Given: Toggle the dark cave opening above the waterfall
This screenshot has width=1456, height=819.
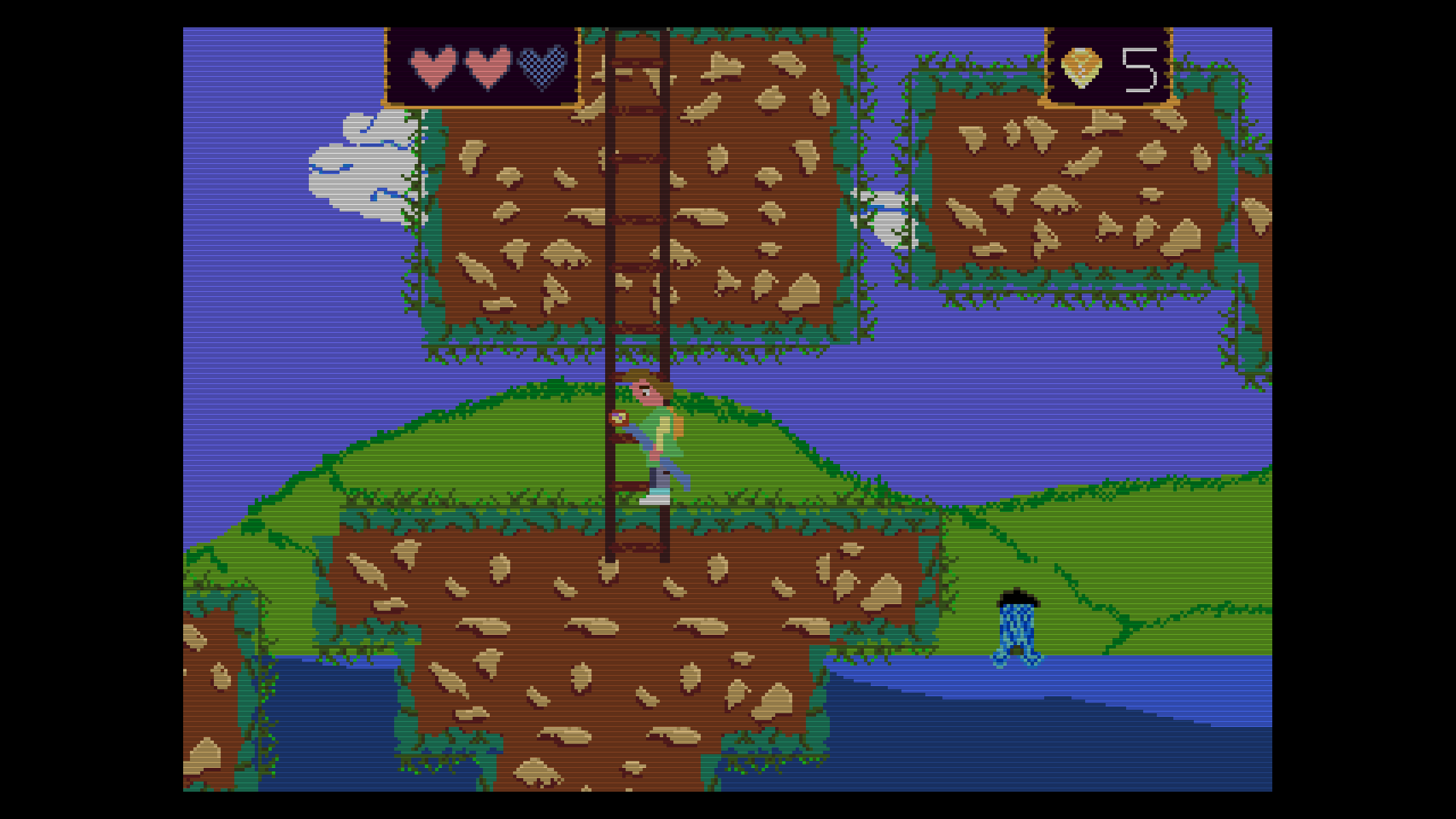Looking at the screenshot, I should 1018,597.
